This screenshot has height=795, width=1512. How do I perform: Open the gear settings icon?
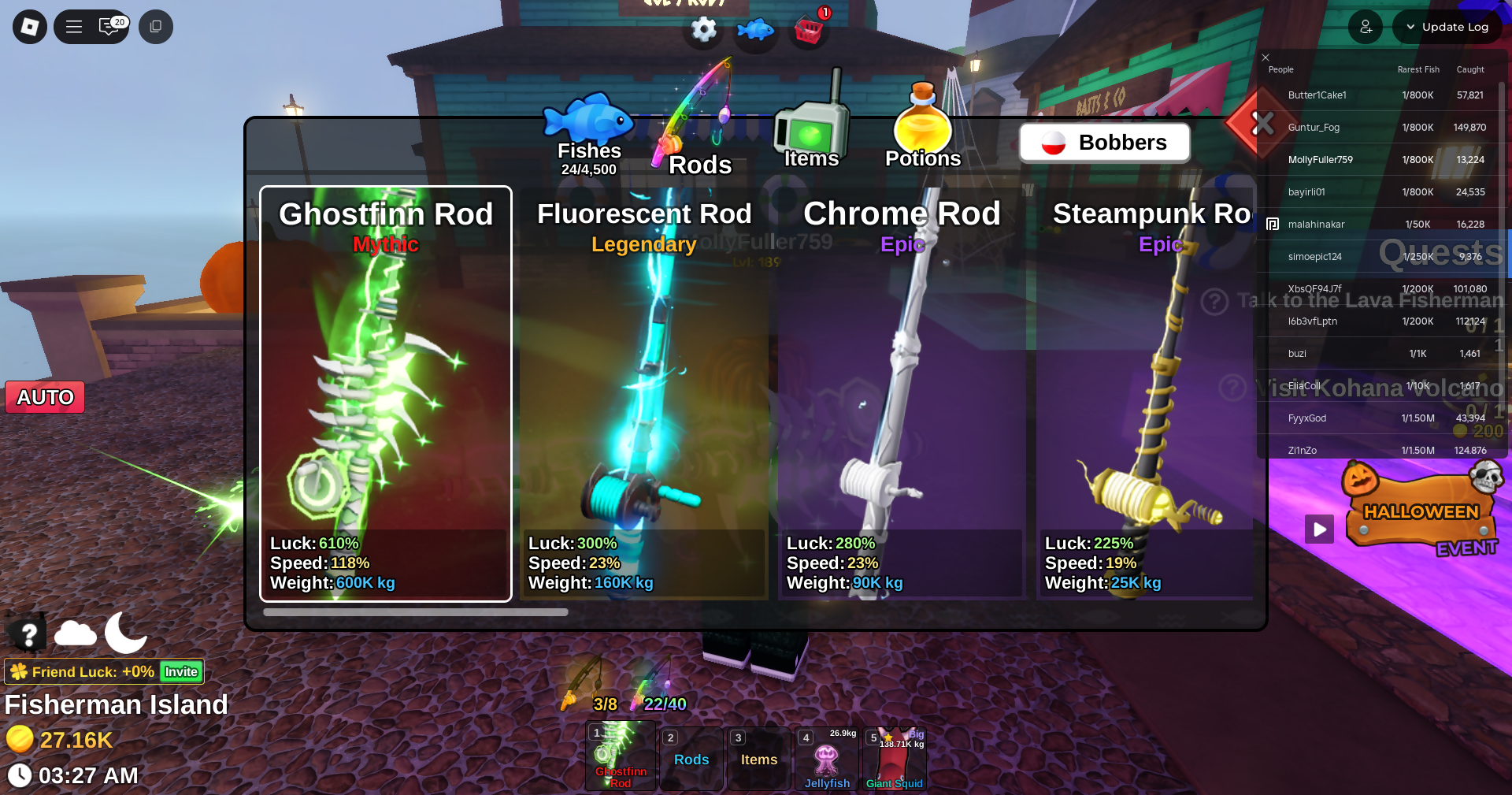(x=703, y=30)
